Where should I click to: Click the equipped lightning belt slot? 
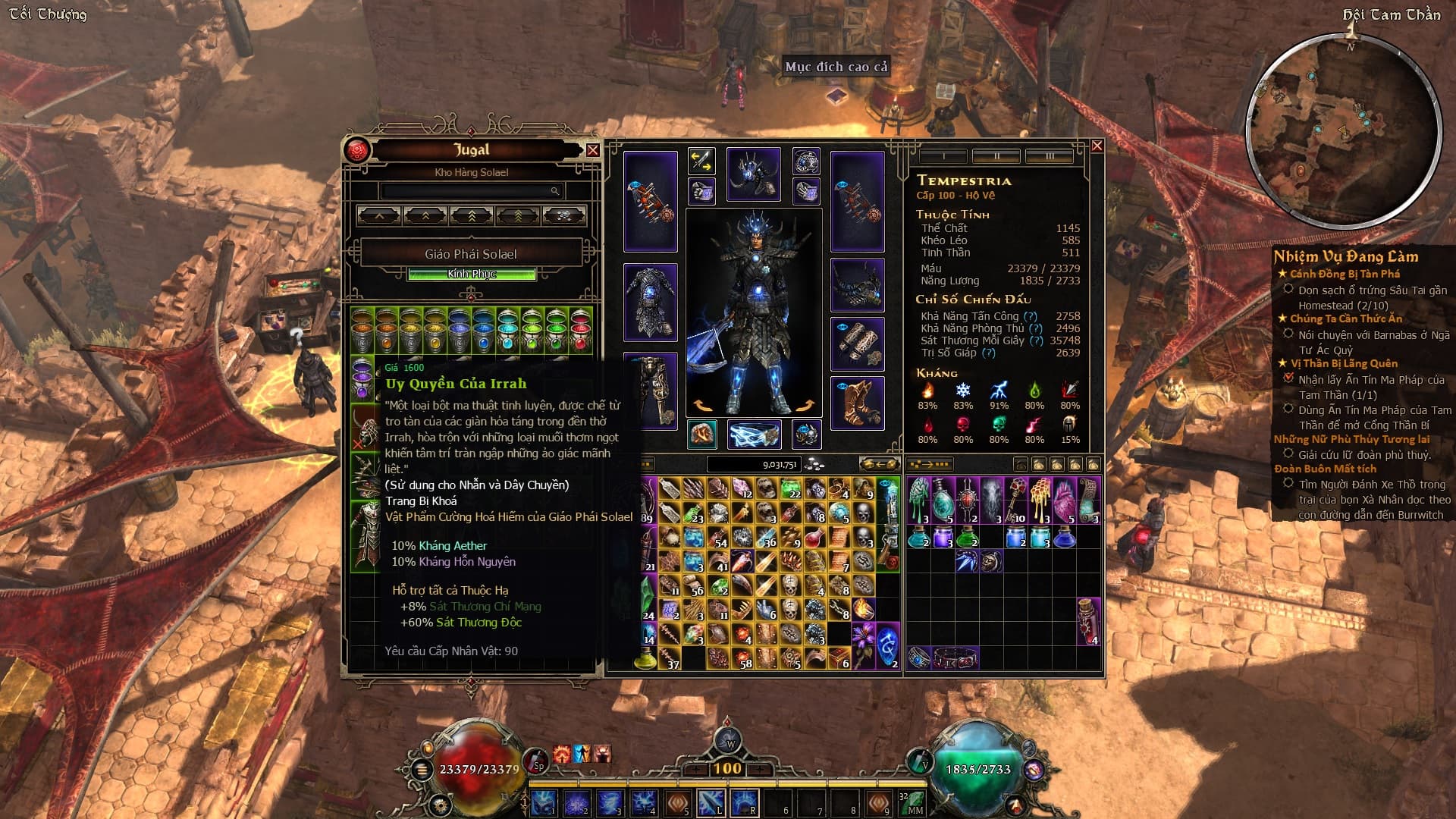pos(754,435)
